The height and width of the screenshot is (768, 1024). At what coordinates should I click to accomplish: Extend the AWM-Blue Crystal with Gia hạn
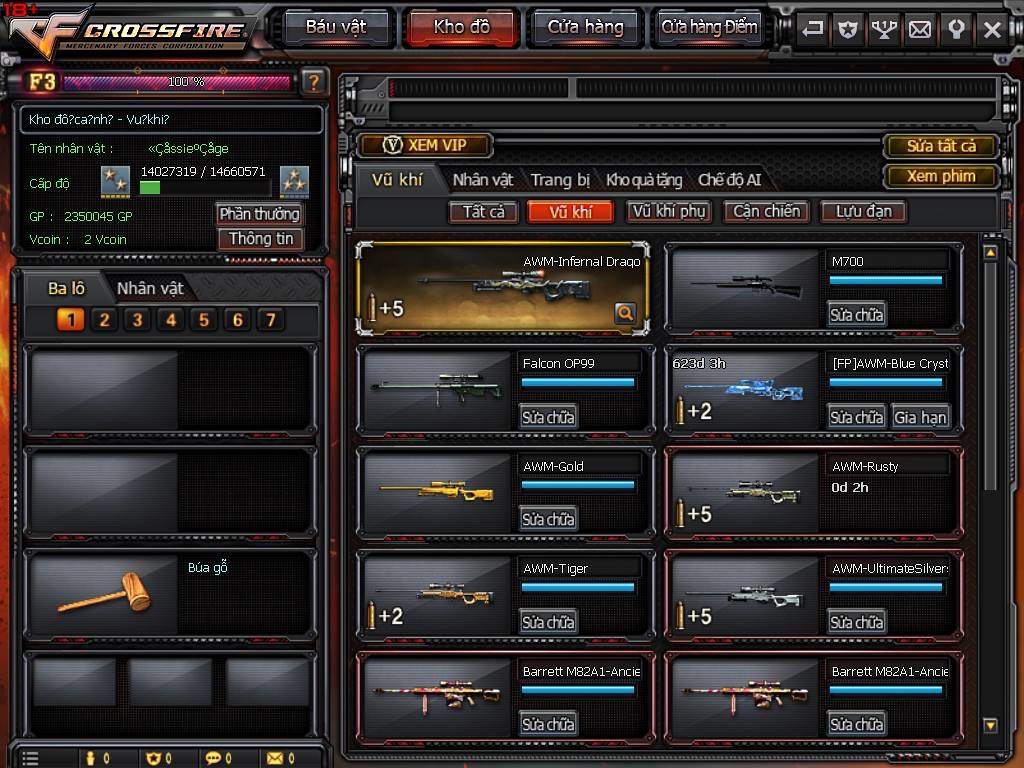920,417
